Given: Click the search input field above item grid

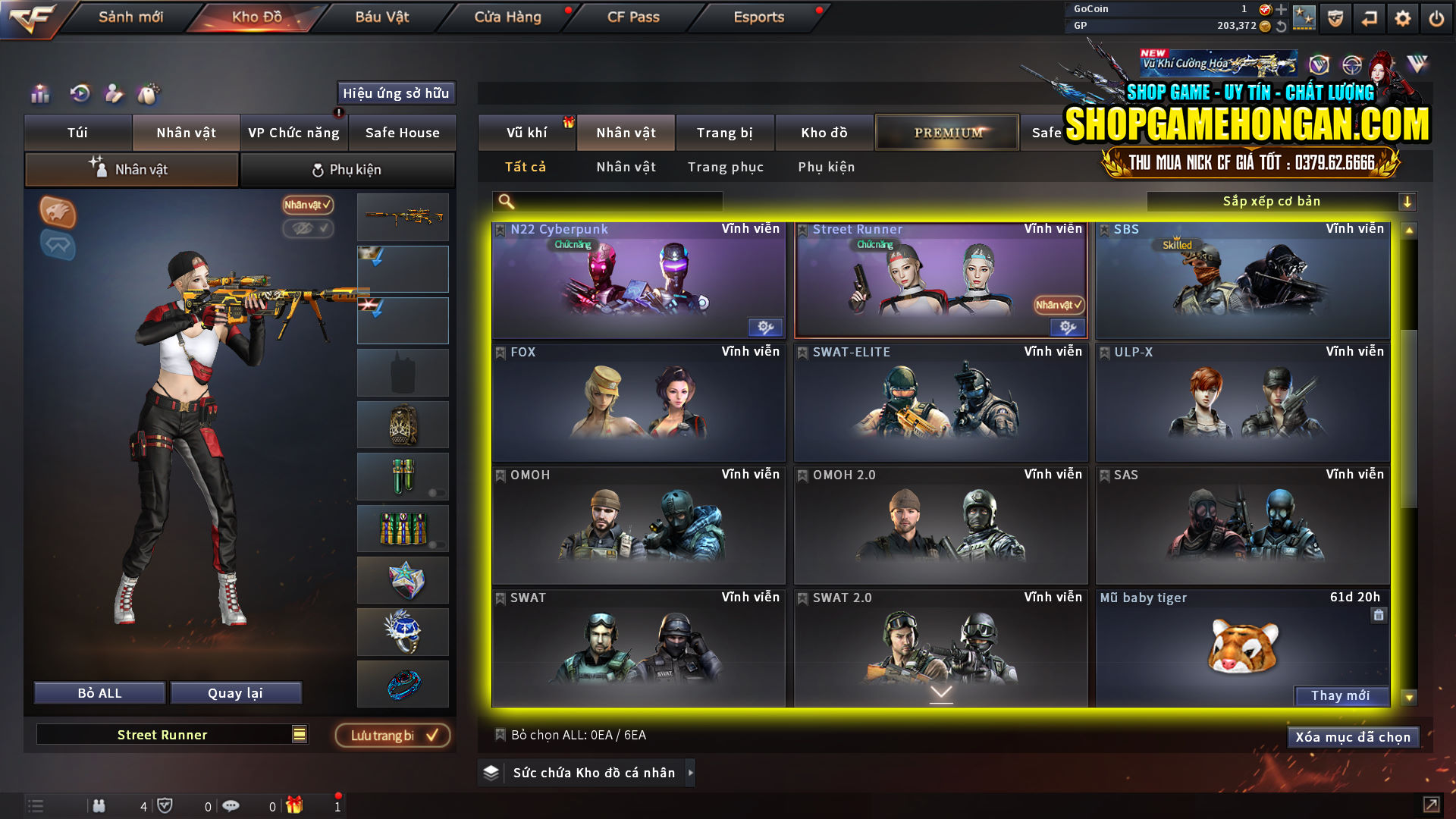Looking at the screenshot, I should click(x=607, y=202).
